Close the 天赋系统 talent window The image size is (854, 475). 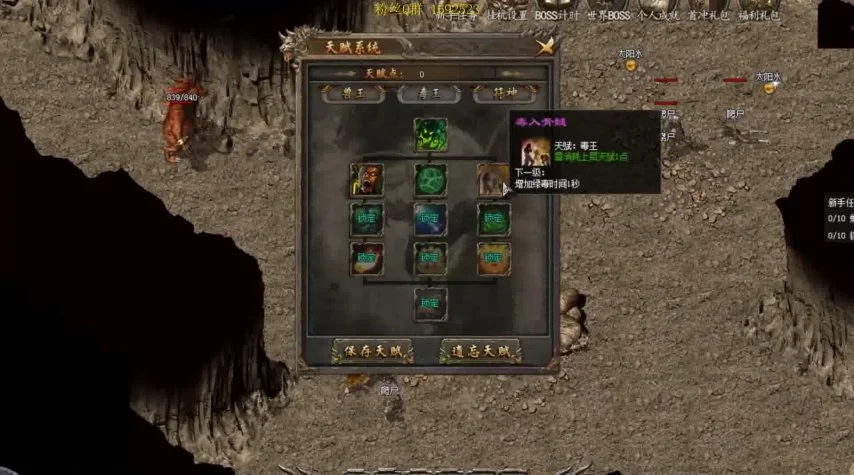[545, 46]
